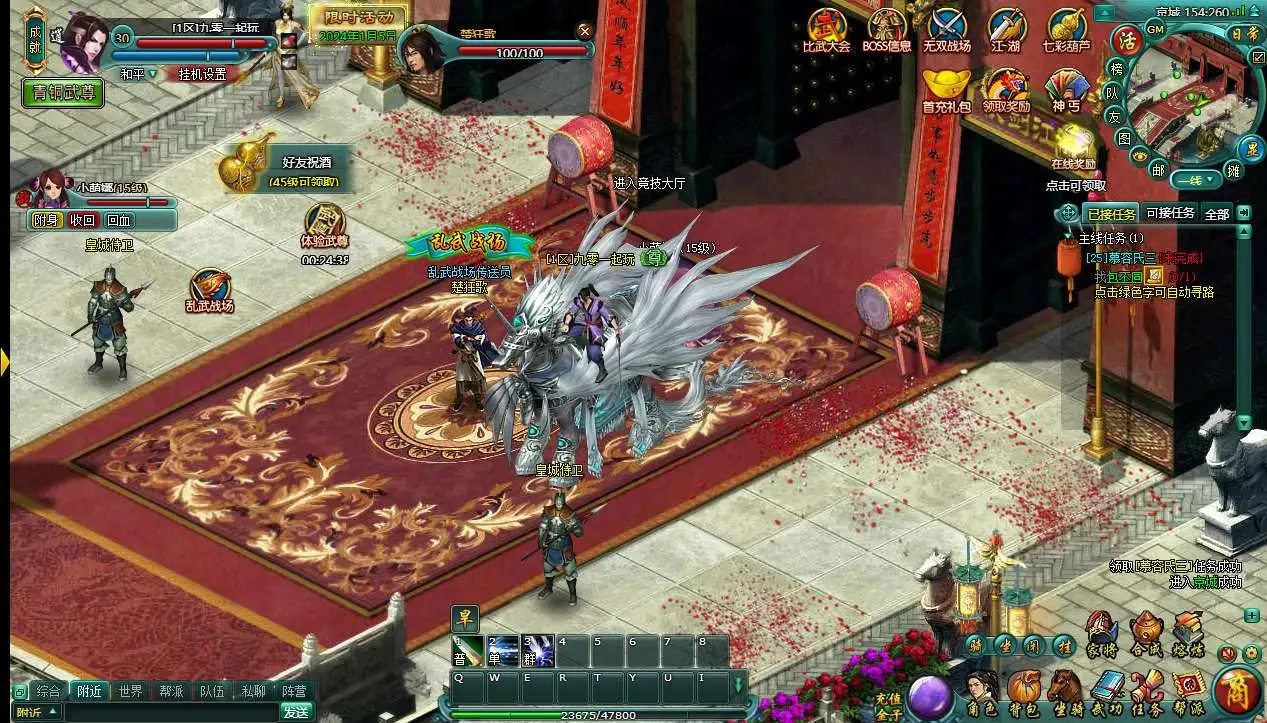Open the 比武大会 tournament icon
1267x723 pixels.
[827, 28]
